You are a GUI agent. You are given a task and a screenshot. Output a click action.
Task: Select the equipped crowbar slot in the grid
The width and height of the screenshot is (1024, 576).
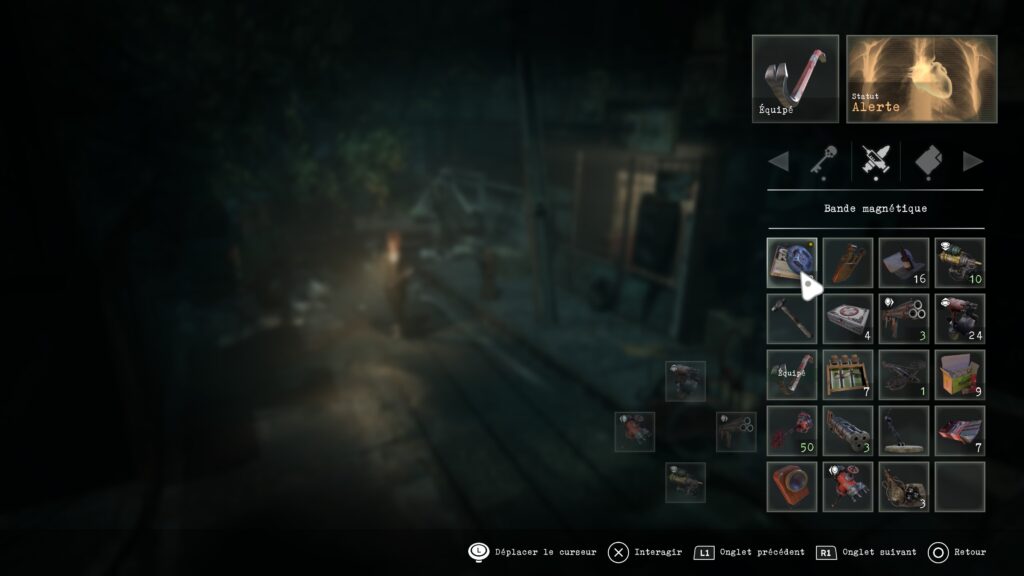pyautogui.click(x=791, y=375)
